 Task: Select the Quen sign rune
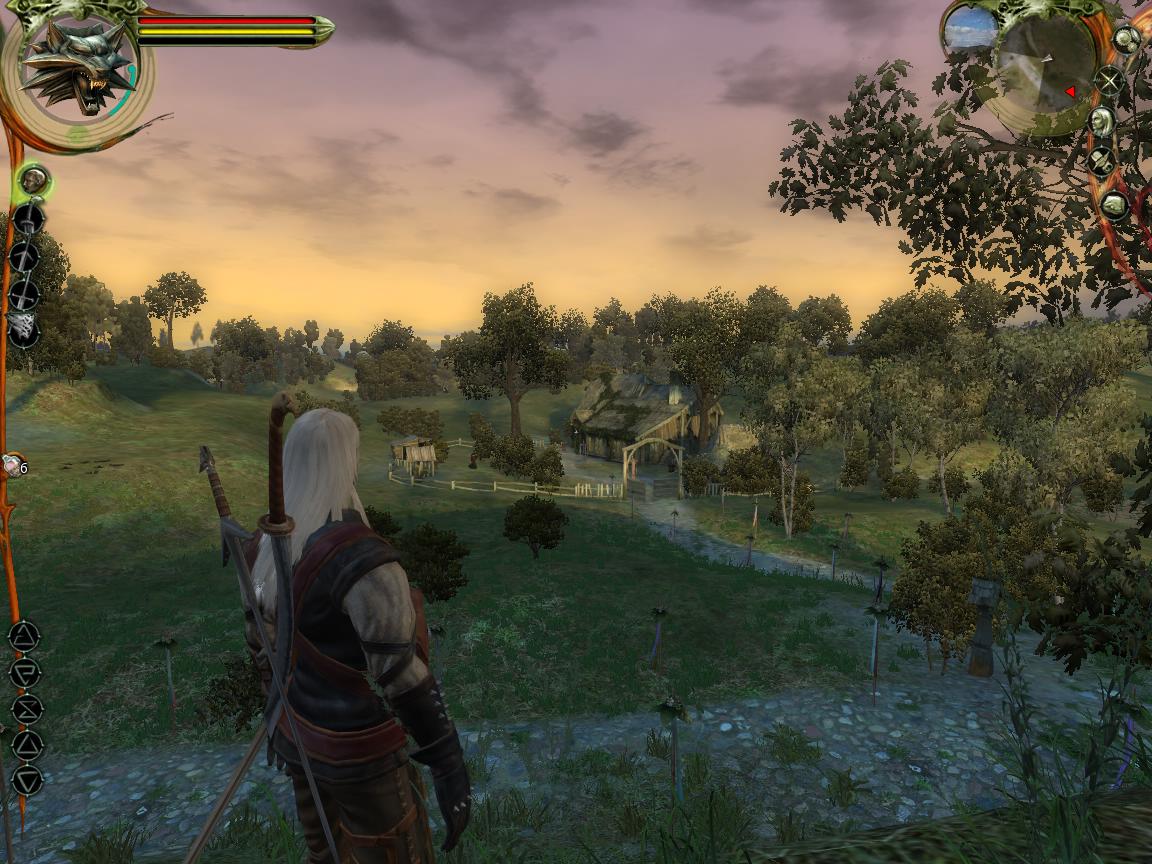pos(24,671)
